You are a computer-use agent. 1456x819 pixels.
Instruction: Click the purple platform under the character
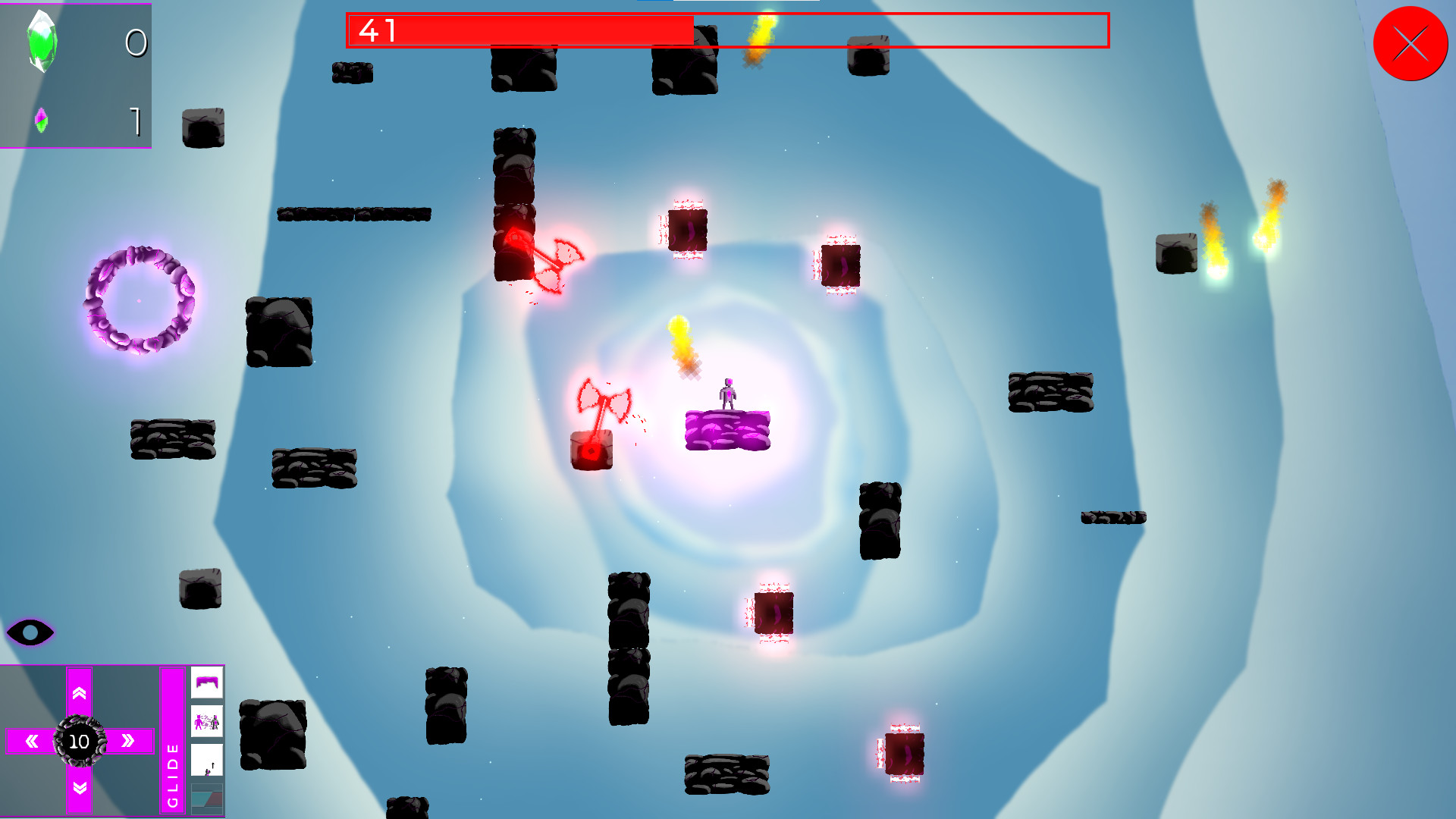tap(730, 431)
